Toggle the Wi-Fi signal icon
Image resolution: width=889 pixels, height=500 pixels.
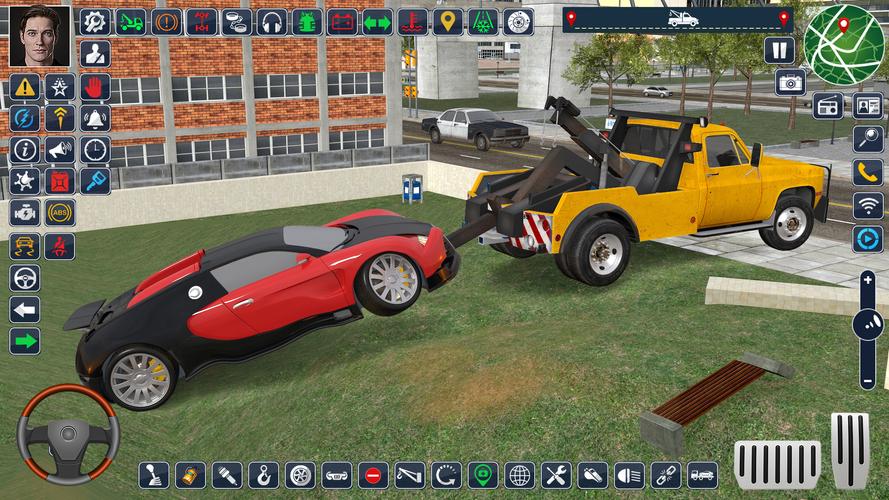pos(867,206)
